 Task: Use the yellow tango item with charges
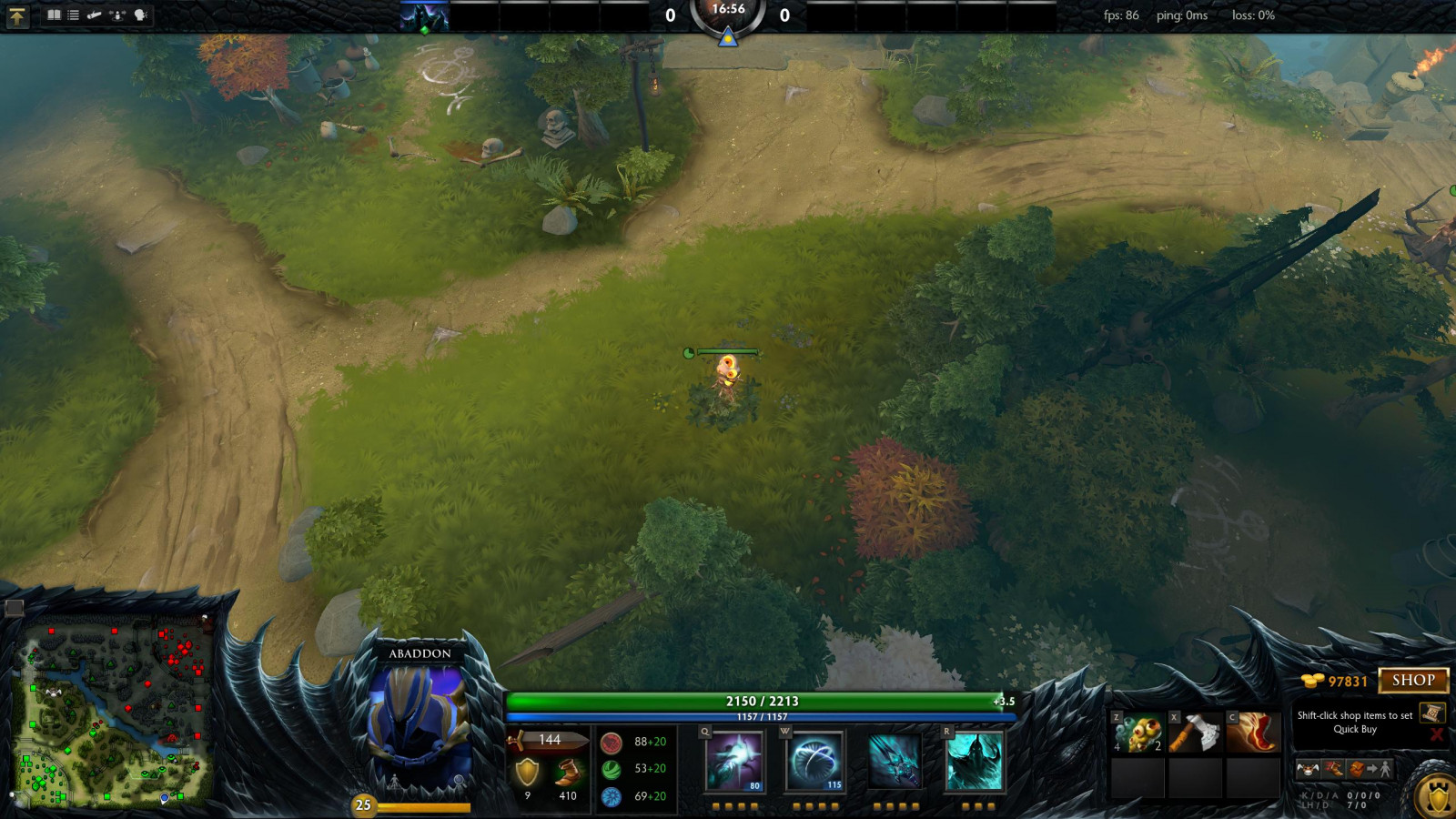pos(1137,733)
